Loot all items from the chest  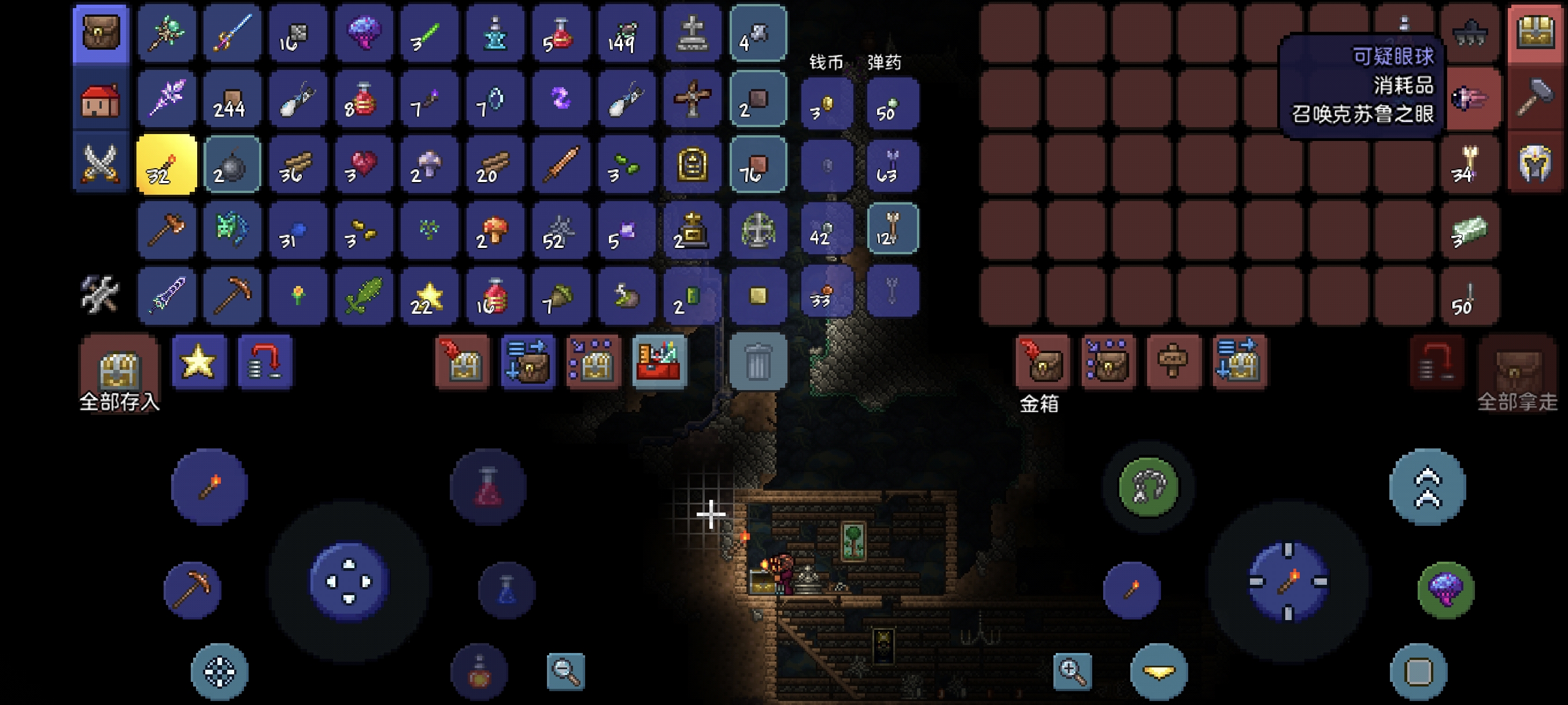click(1517, 371)
